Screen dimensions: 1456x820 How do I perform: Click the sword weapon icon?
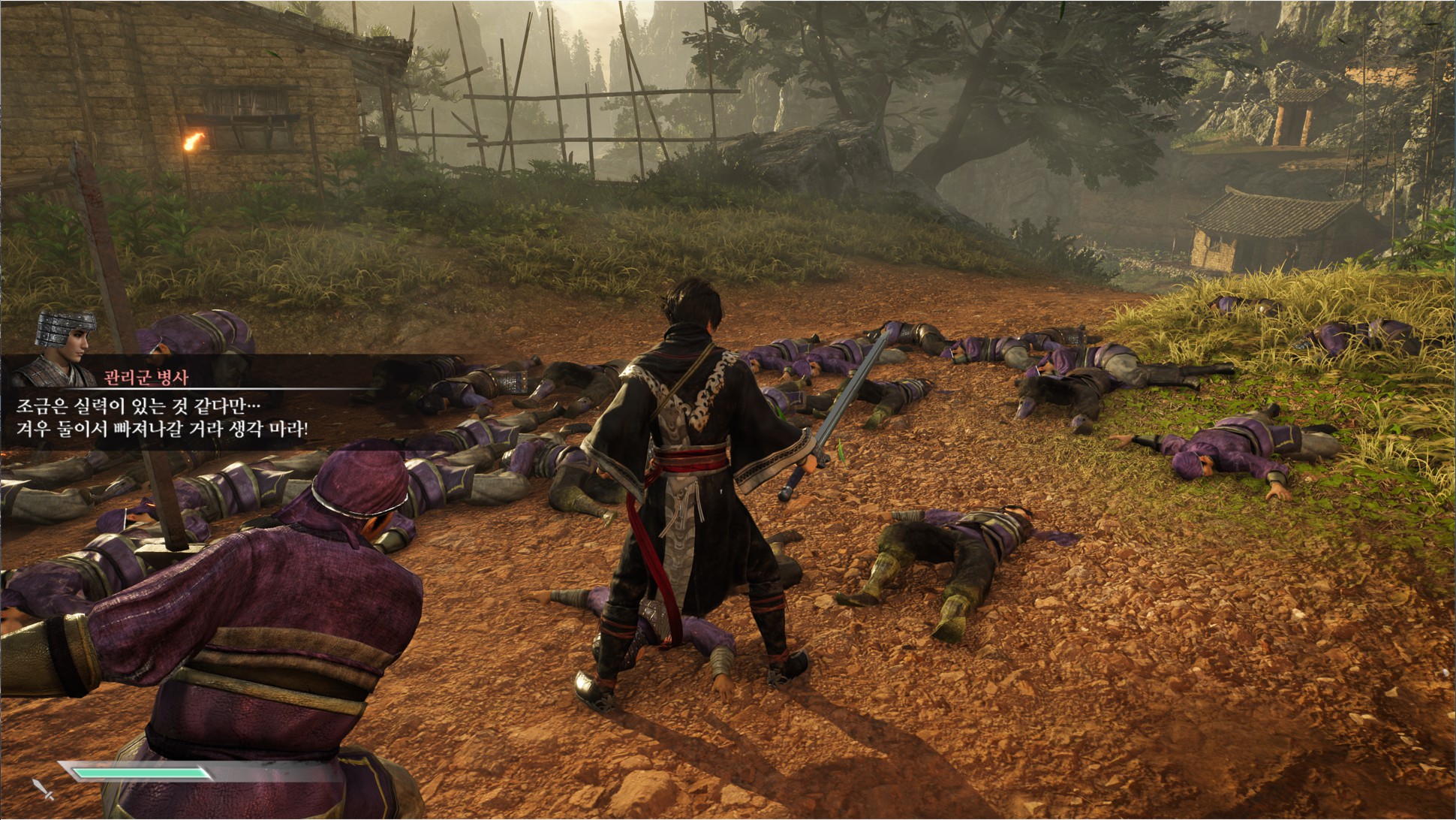point(43,790)
